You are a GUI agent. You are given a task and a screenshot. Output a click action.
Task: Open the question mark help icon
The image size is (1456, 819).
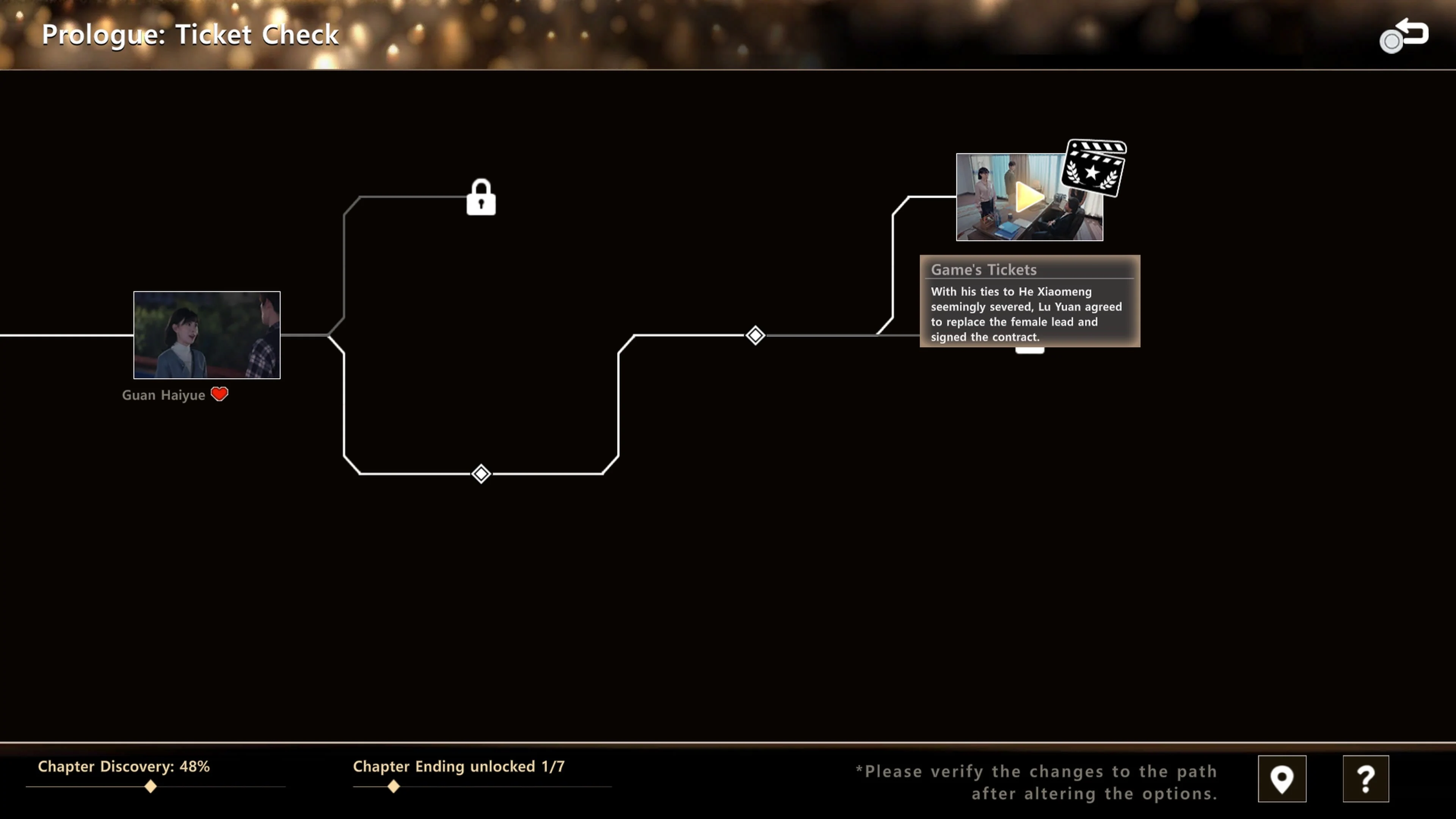[x=1366, y=779]
